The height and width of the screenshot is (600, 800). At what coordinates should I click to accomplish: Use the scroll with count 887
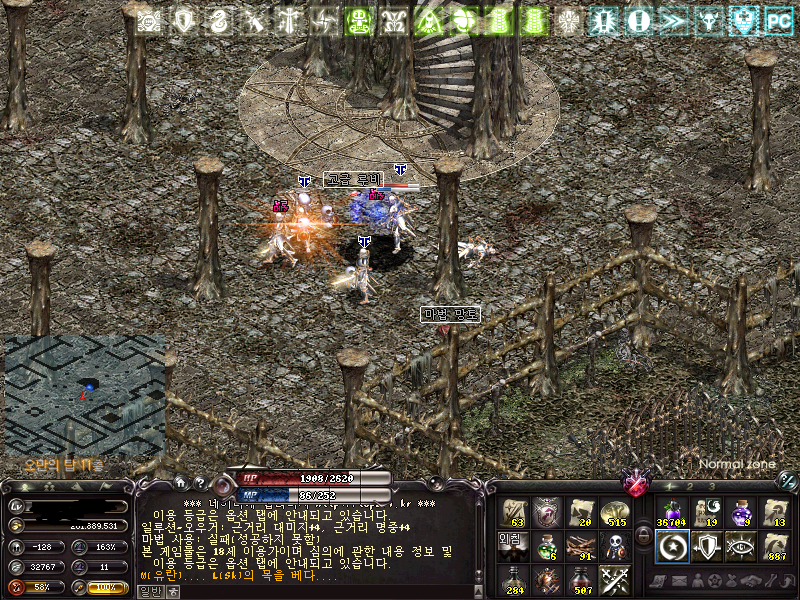775,547
